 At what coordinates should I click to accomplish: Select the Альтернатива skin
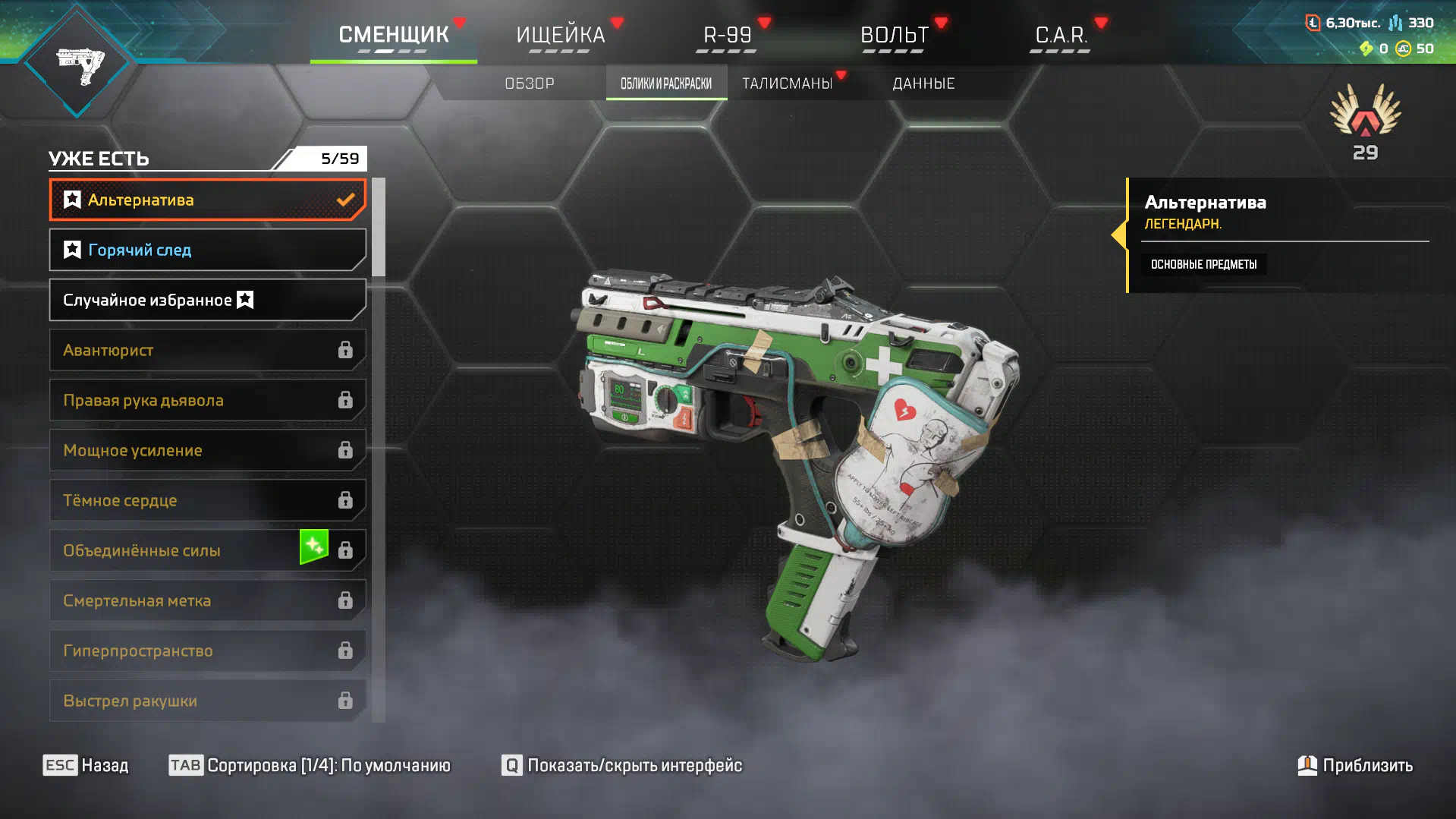click(x=207, y=200)
